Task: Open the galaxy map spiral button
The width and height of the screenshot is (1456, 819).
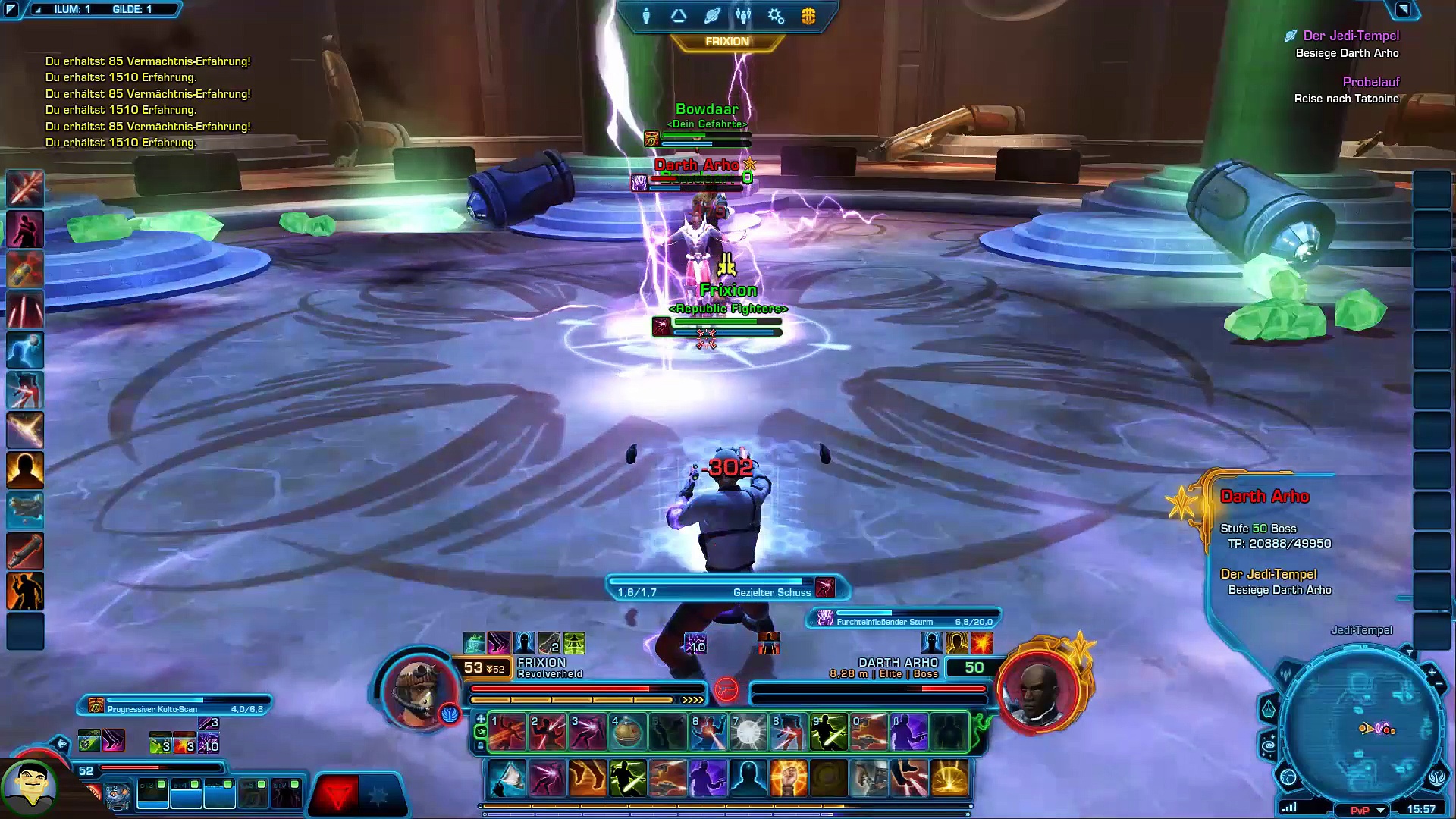Action: pos(1269,747)
